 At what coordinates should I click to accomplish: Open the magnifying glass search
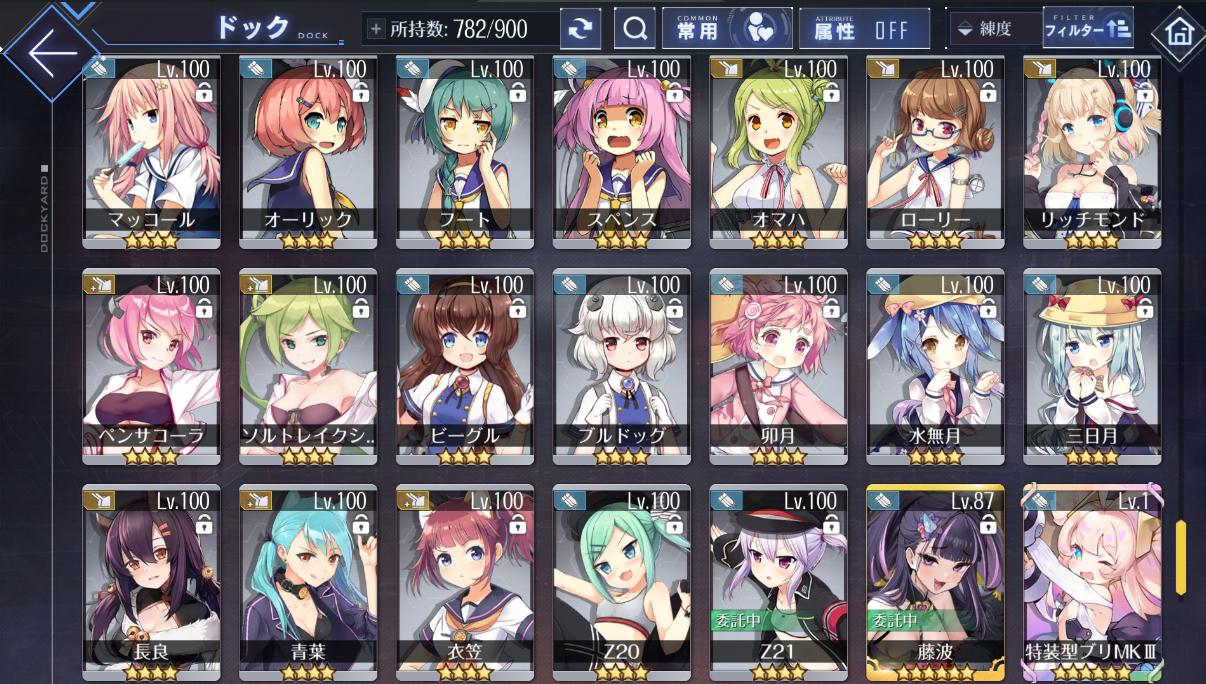coord(634,29)
